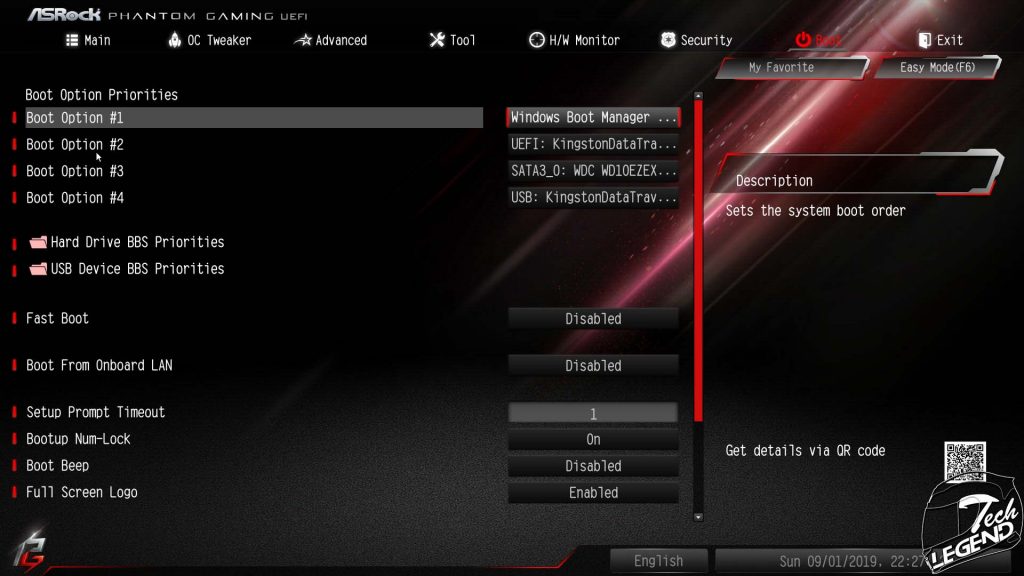
Task: Switch to Easy Mode (F6)
Action: pos(937,67)
